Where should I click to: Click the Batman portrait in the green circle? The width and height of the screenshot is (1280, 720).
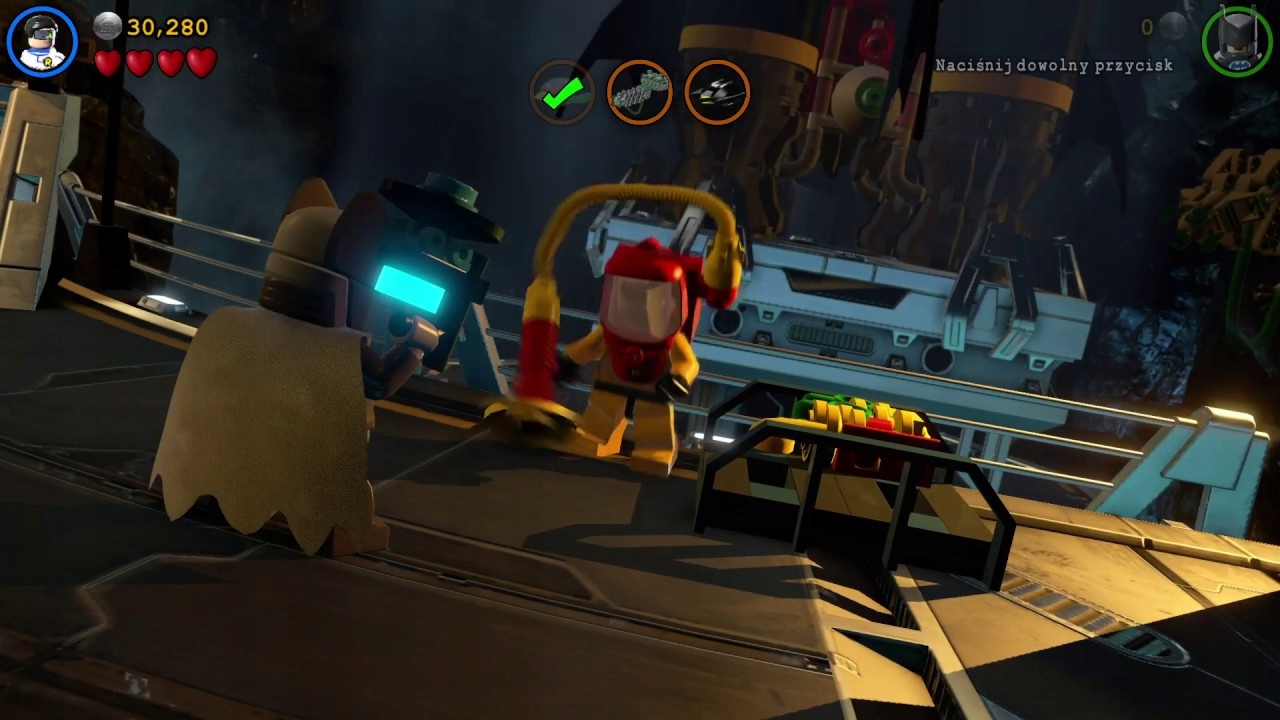point(1238,42)
